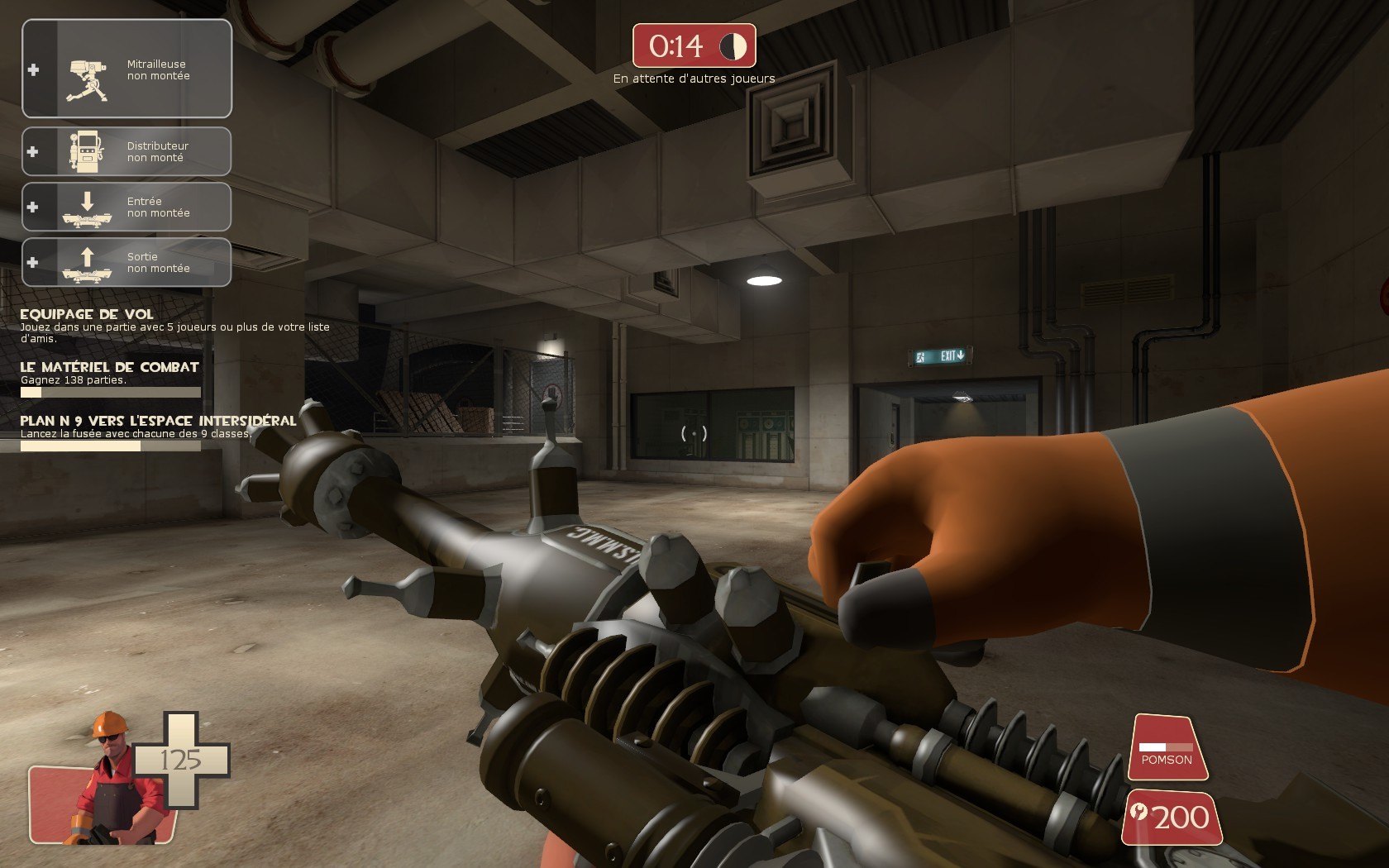Choose the teleporter Entrée panel

pos(126,207)
